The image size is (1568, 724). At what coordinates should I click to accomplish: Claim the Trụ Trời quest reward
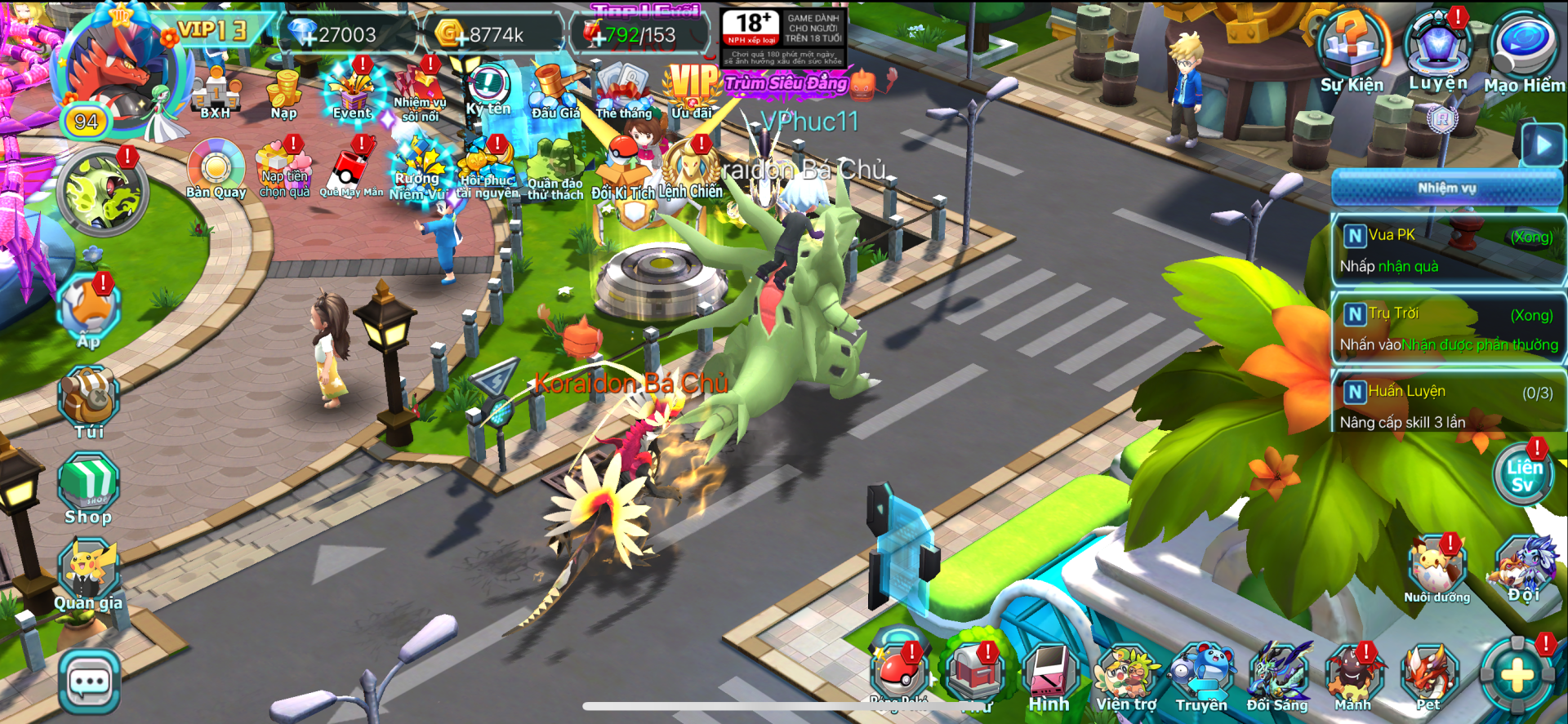tap(1447, 329)
